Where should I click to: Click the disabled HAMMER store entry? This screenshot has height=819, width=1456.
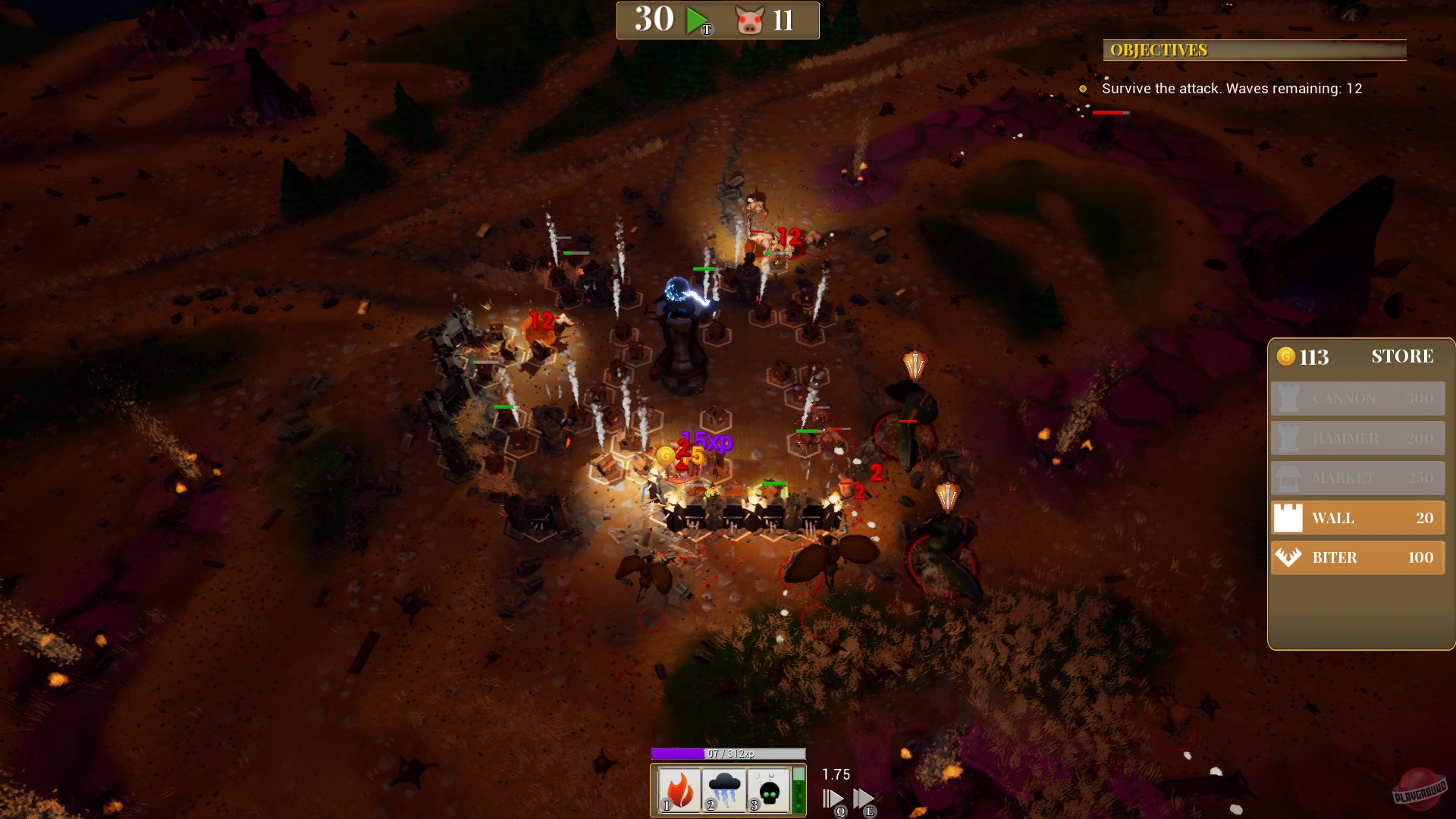pos(1357,438)
